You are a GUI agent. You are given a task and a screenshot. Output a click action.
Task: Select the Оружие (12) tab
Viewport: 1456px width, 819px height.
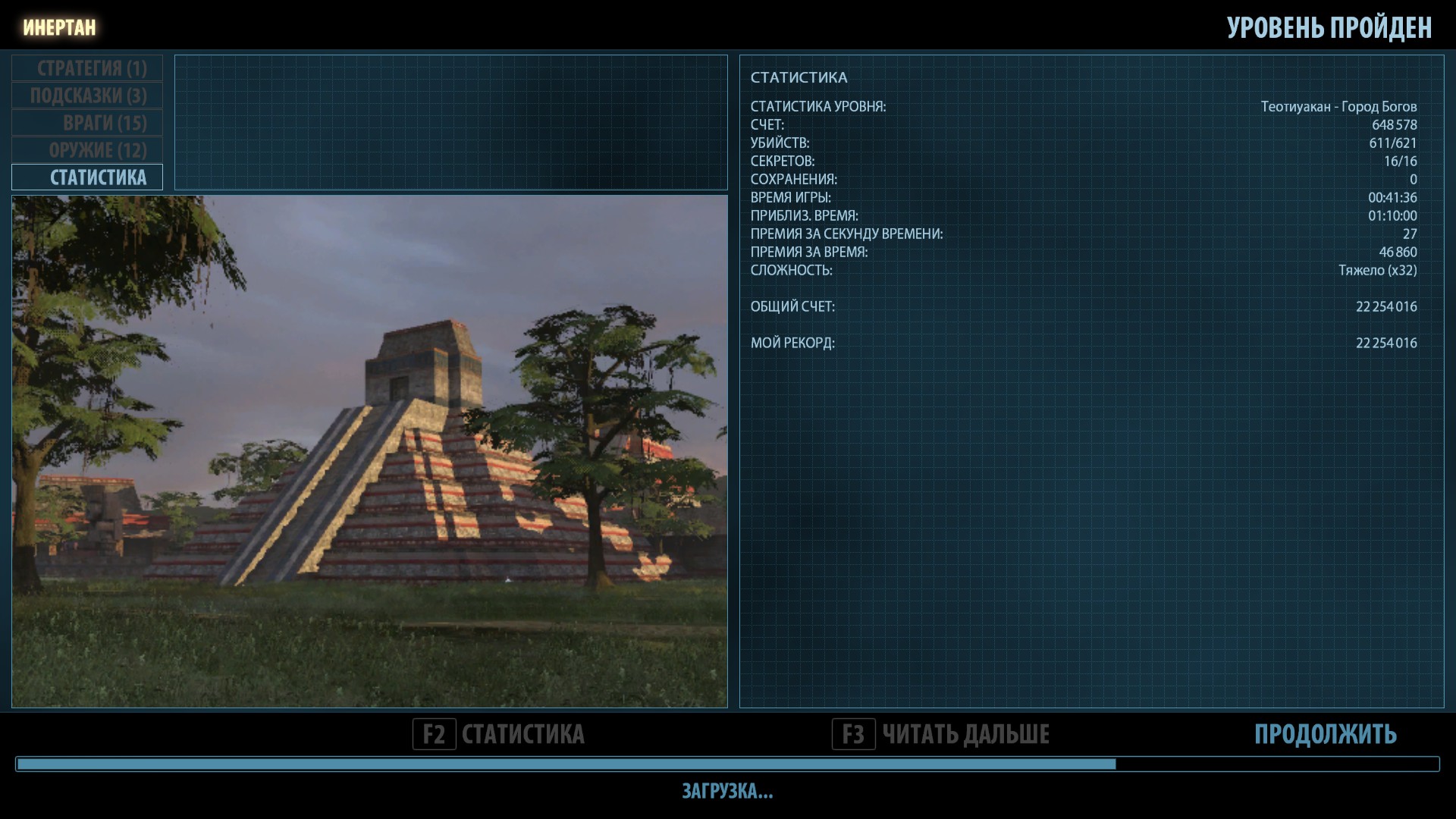(88, 150)
